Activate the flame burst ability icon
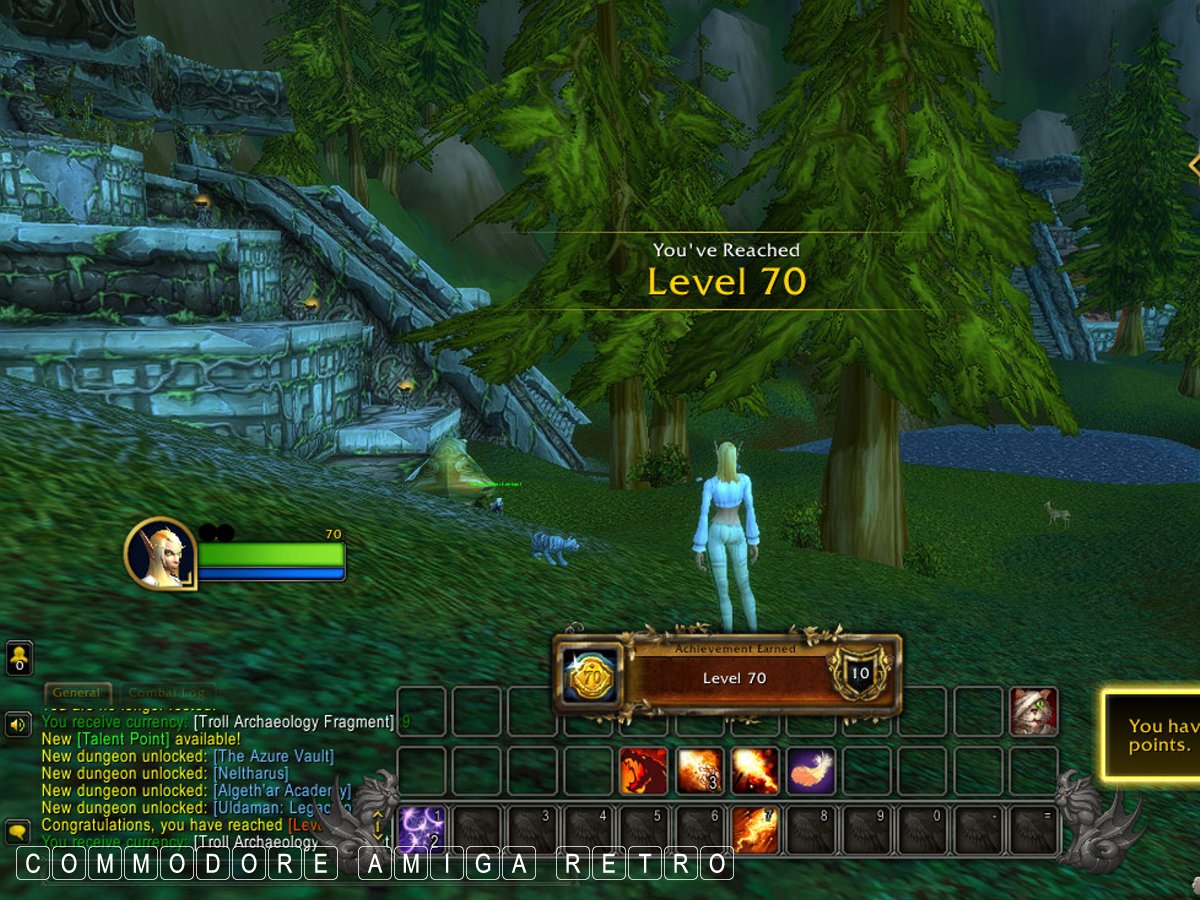The width and height of the screenshot is (1200, 900). coord(755,771)
